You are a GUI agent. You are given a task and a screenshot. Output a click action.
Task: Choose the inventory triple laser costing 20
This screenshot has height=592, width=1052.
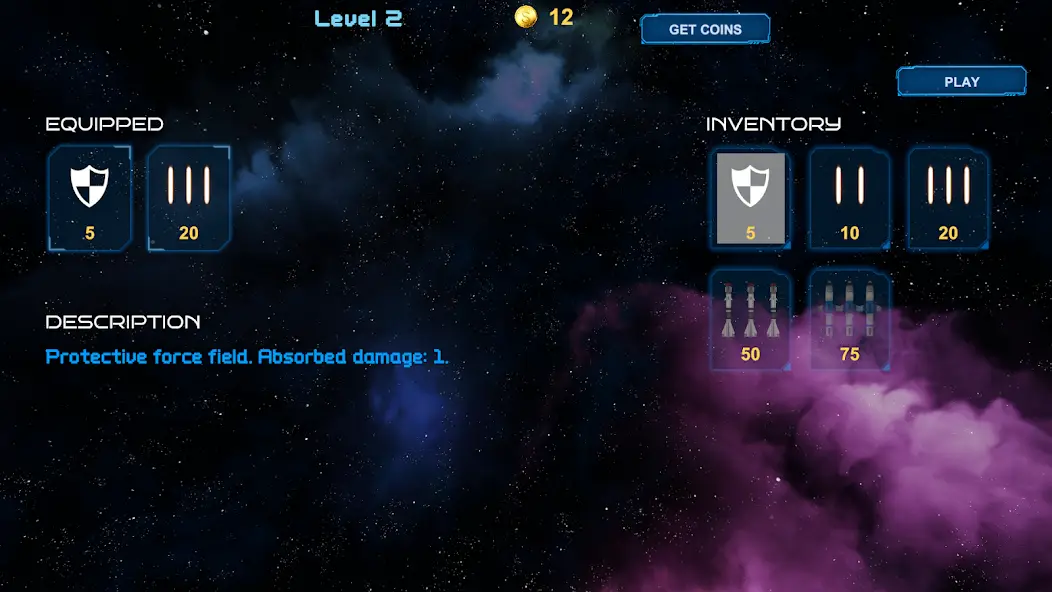pos(948,198)
